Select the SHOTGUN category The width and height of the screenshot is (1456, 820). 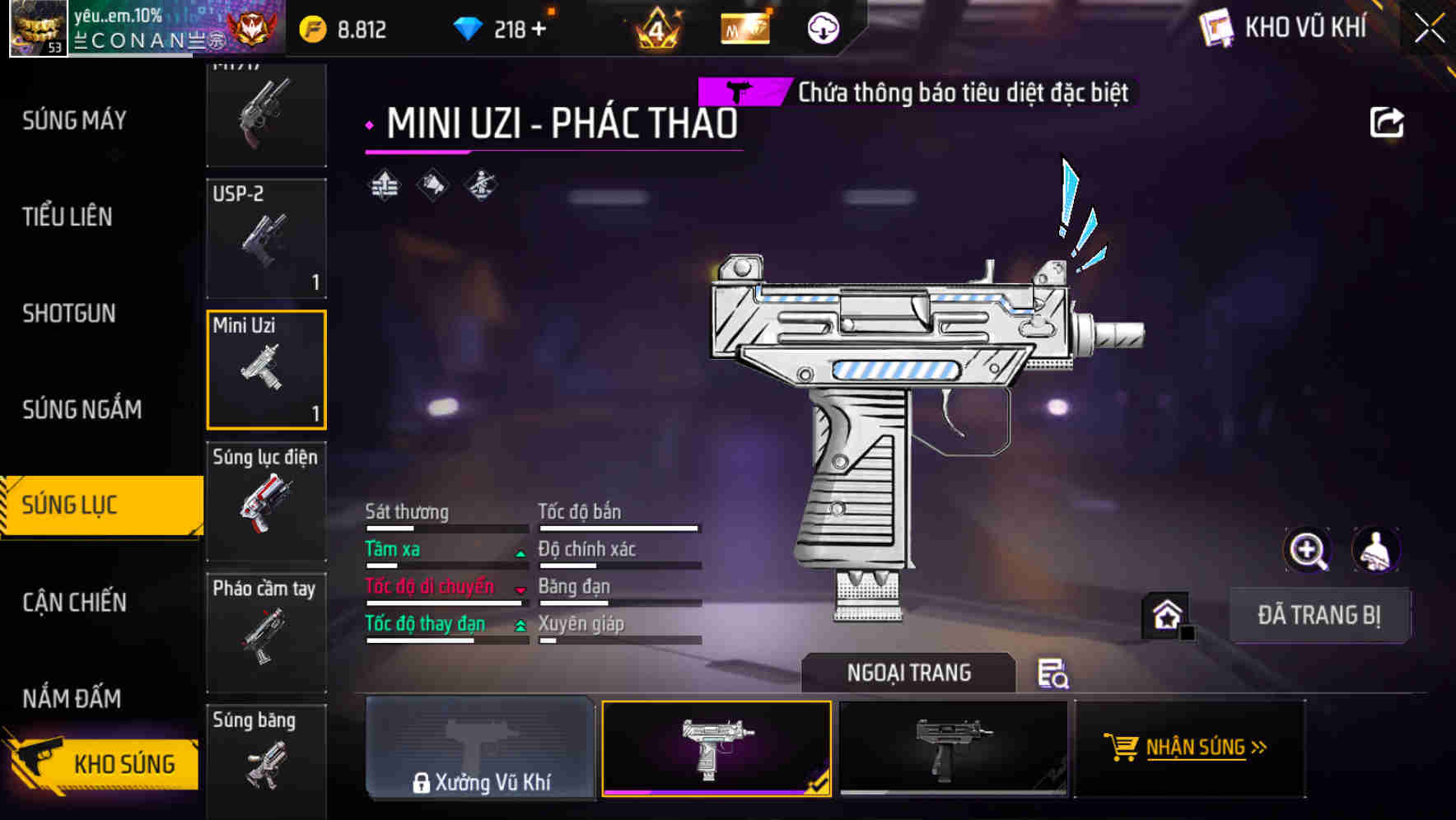[x=69, y=314]
